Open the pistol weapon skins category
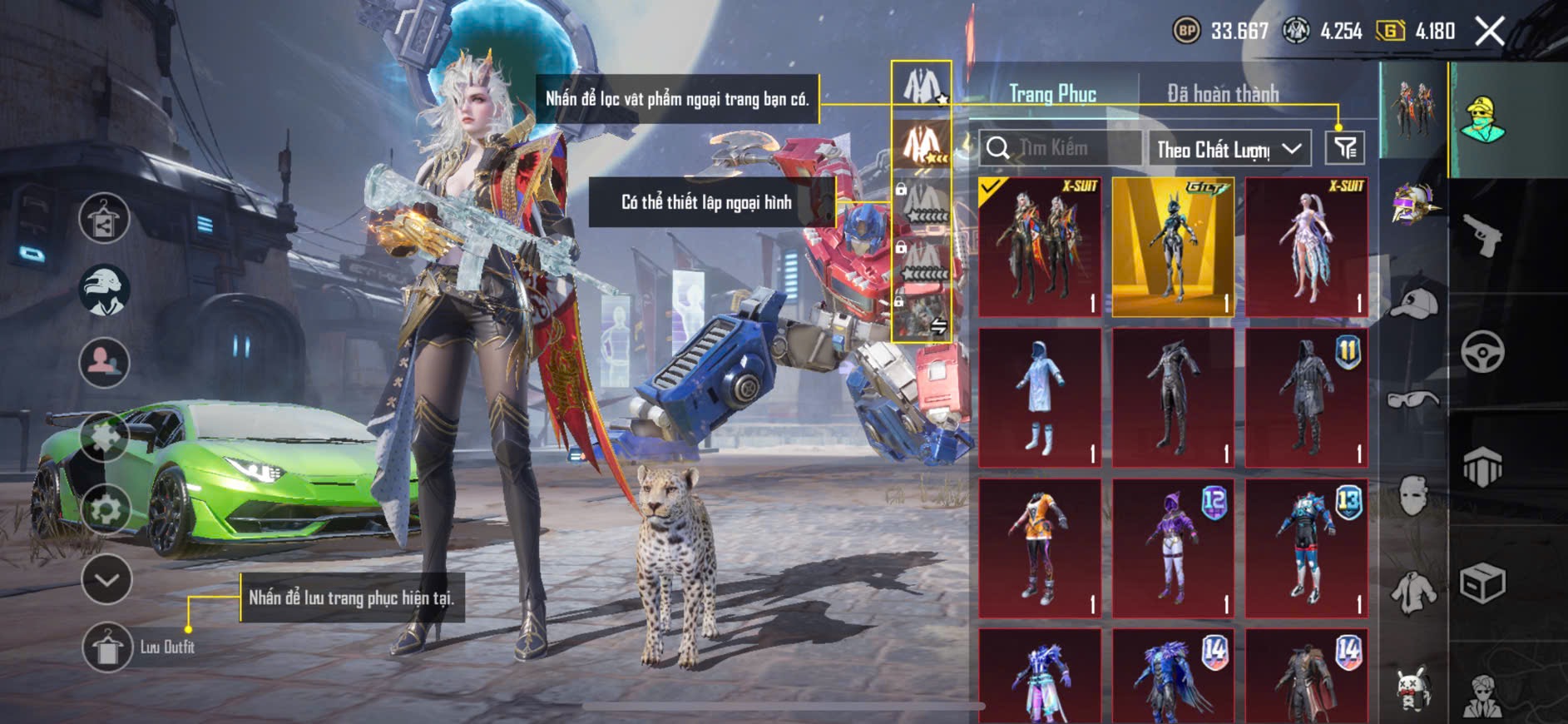The width and height of the screenshot is (1568, 724). (x=1482, y=236)
